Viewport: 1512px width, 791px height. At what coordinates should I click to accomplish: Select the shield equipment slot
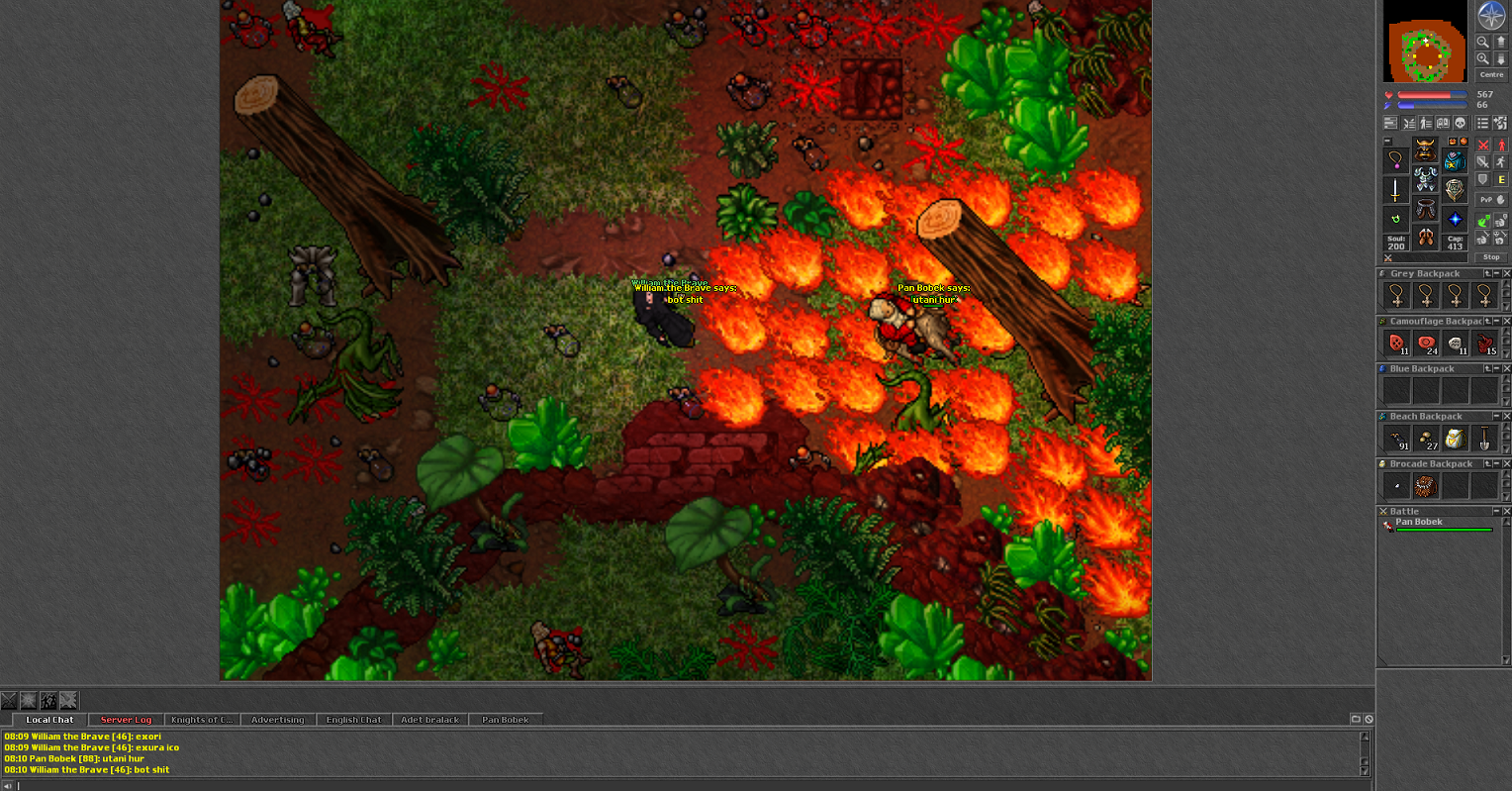(1455, 189)
